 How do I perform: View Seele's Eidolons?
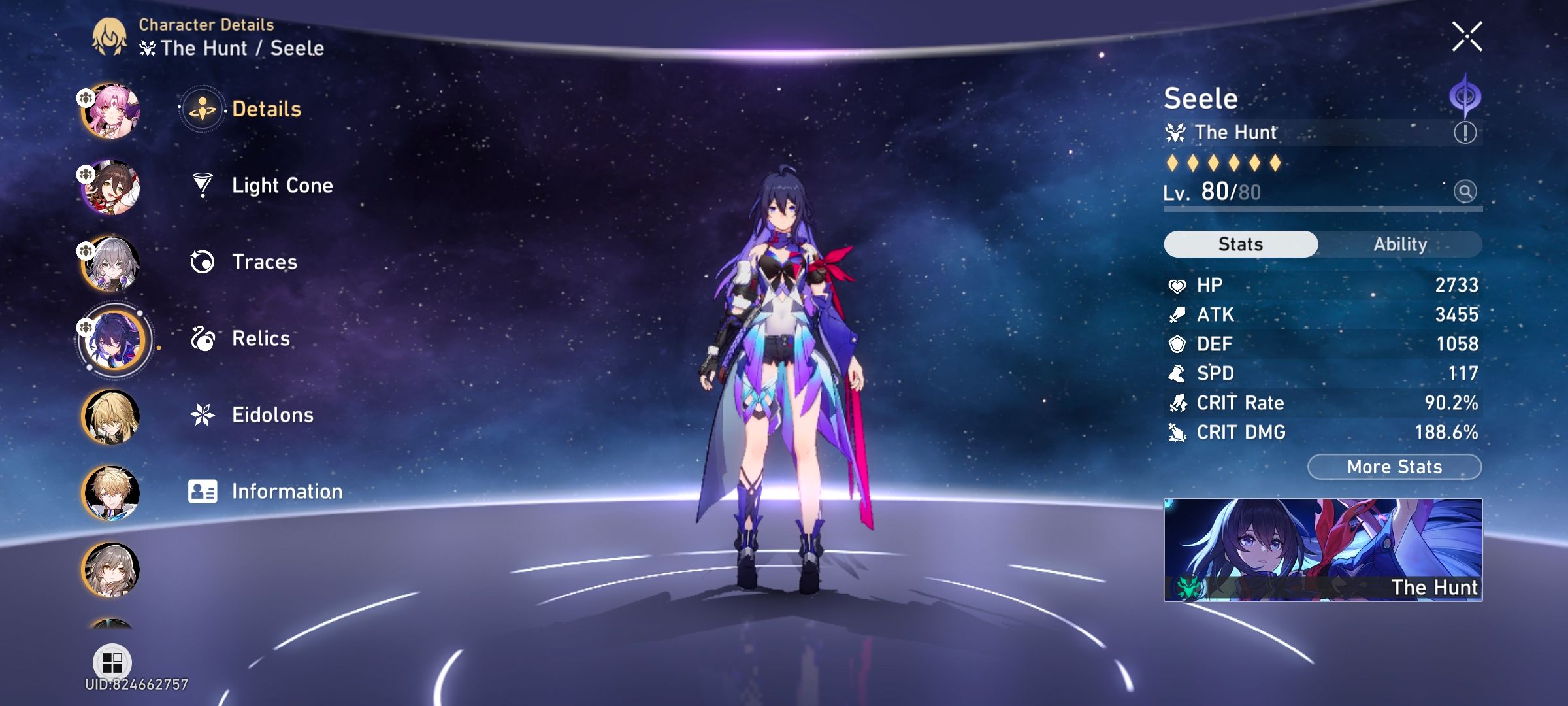[x=273, y=414]
